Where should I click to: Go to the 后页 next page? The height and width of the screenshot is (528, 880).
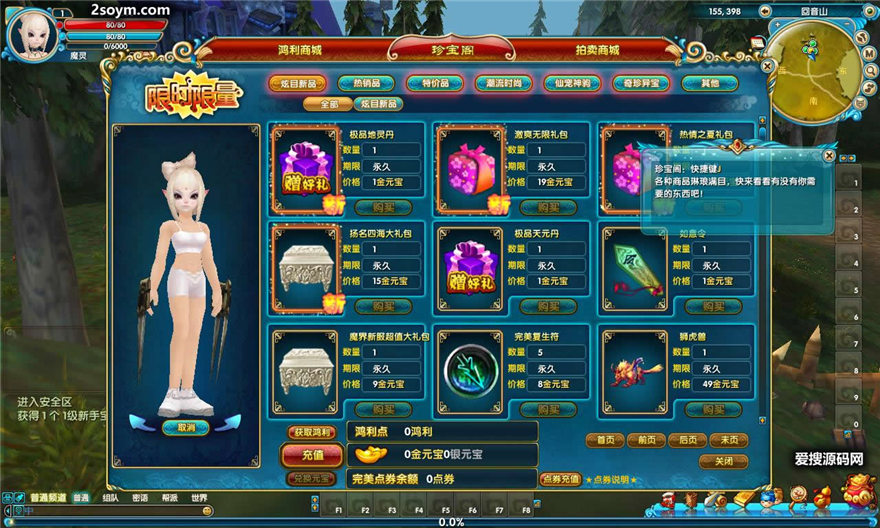tap(687, 440)
